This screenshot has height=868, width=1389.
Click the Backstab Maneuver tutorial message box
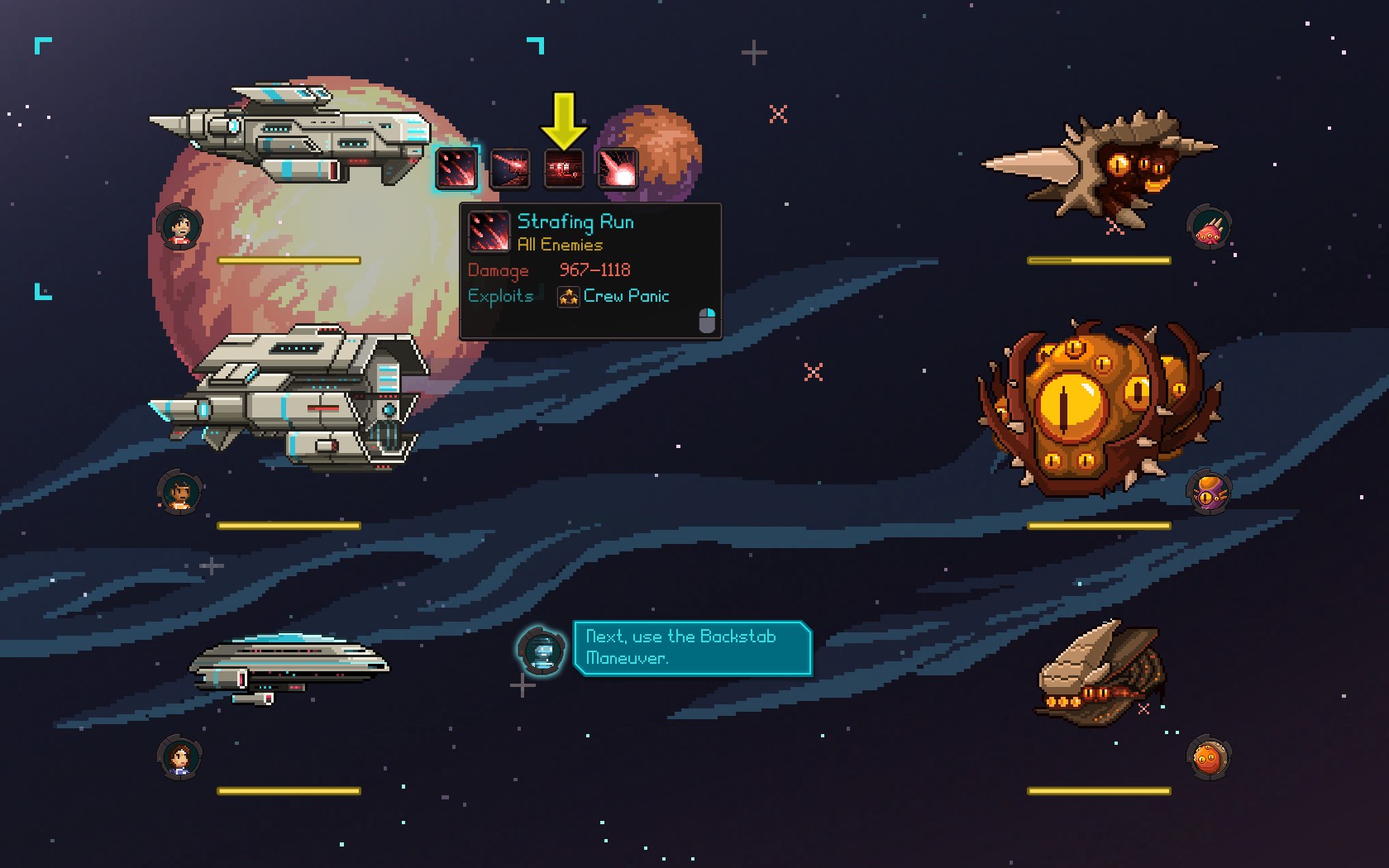click(691, 647)
